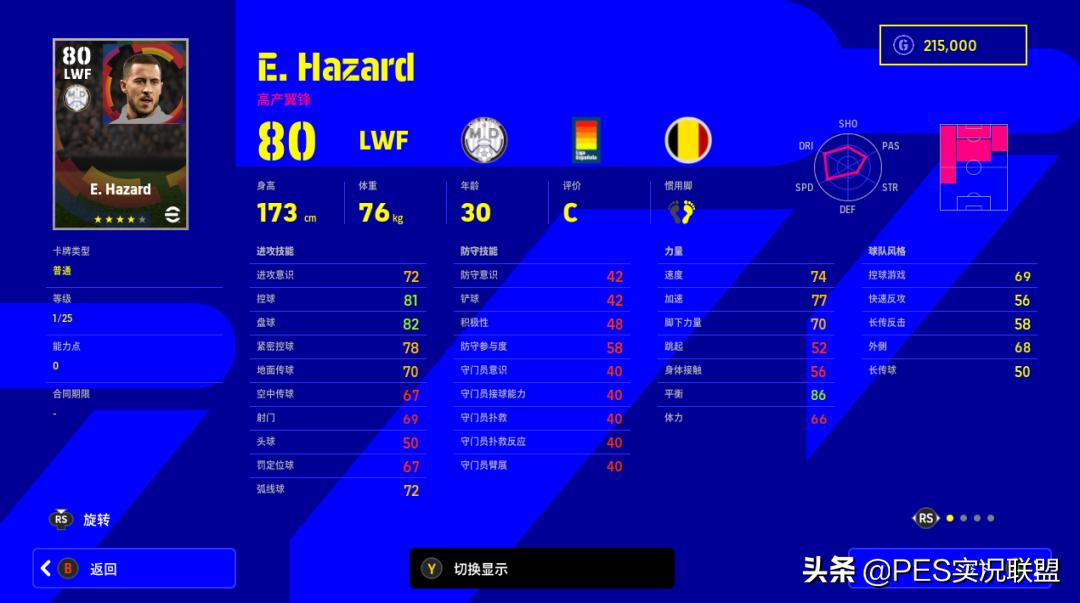This screenshot has height=603, width=1080.
Task: Open the 215,000 GP balance box
Action: pos(952,45)
